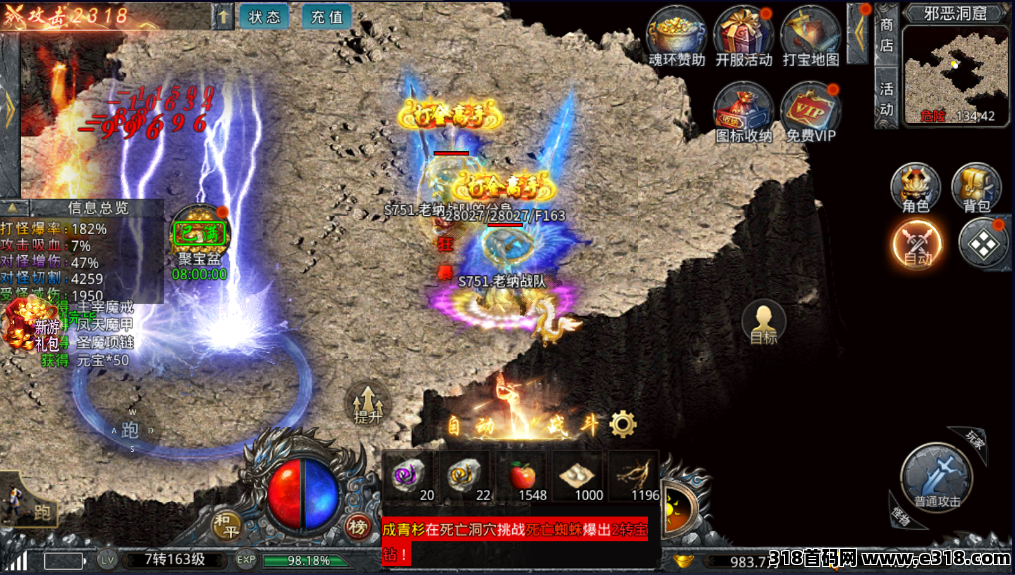Tap the 充值 recharge button
1015x575 pixels.
(x=327, y=16)
